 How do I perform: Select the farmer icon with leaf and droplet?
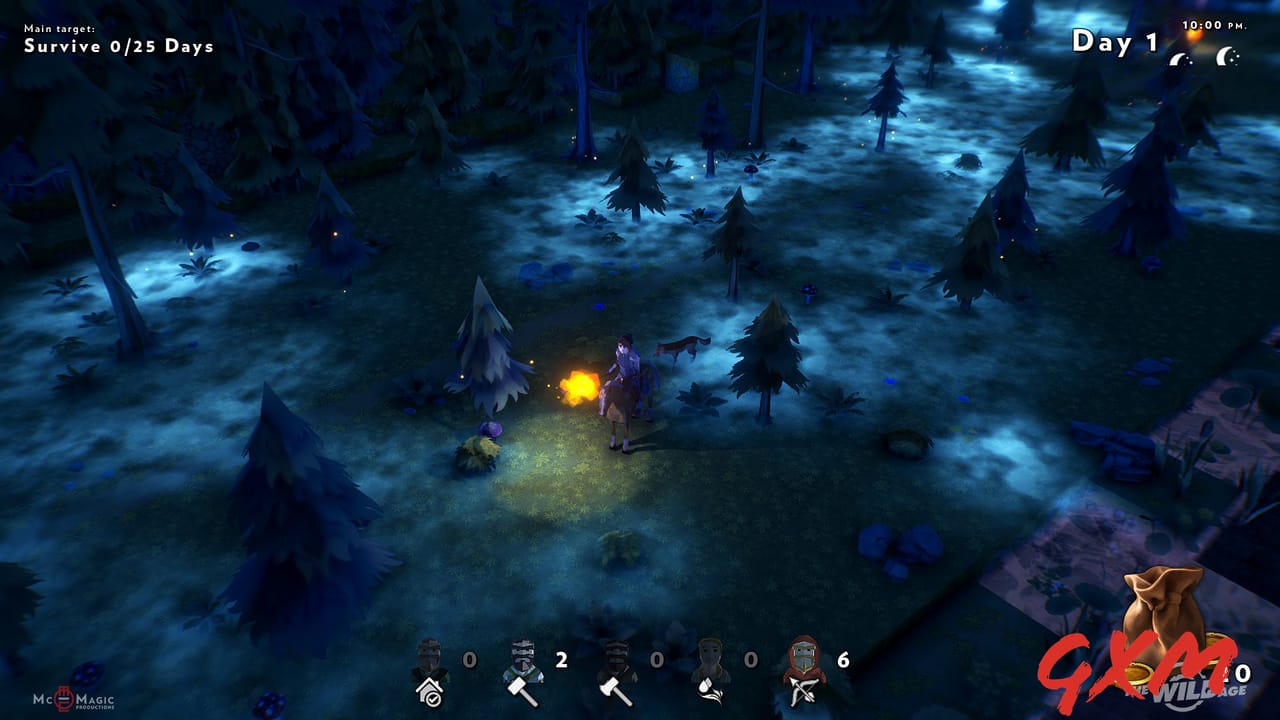coord(709,672)
